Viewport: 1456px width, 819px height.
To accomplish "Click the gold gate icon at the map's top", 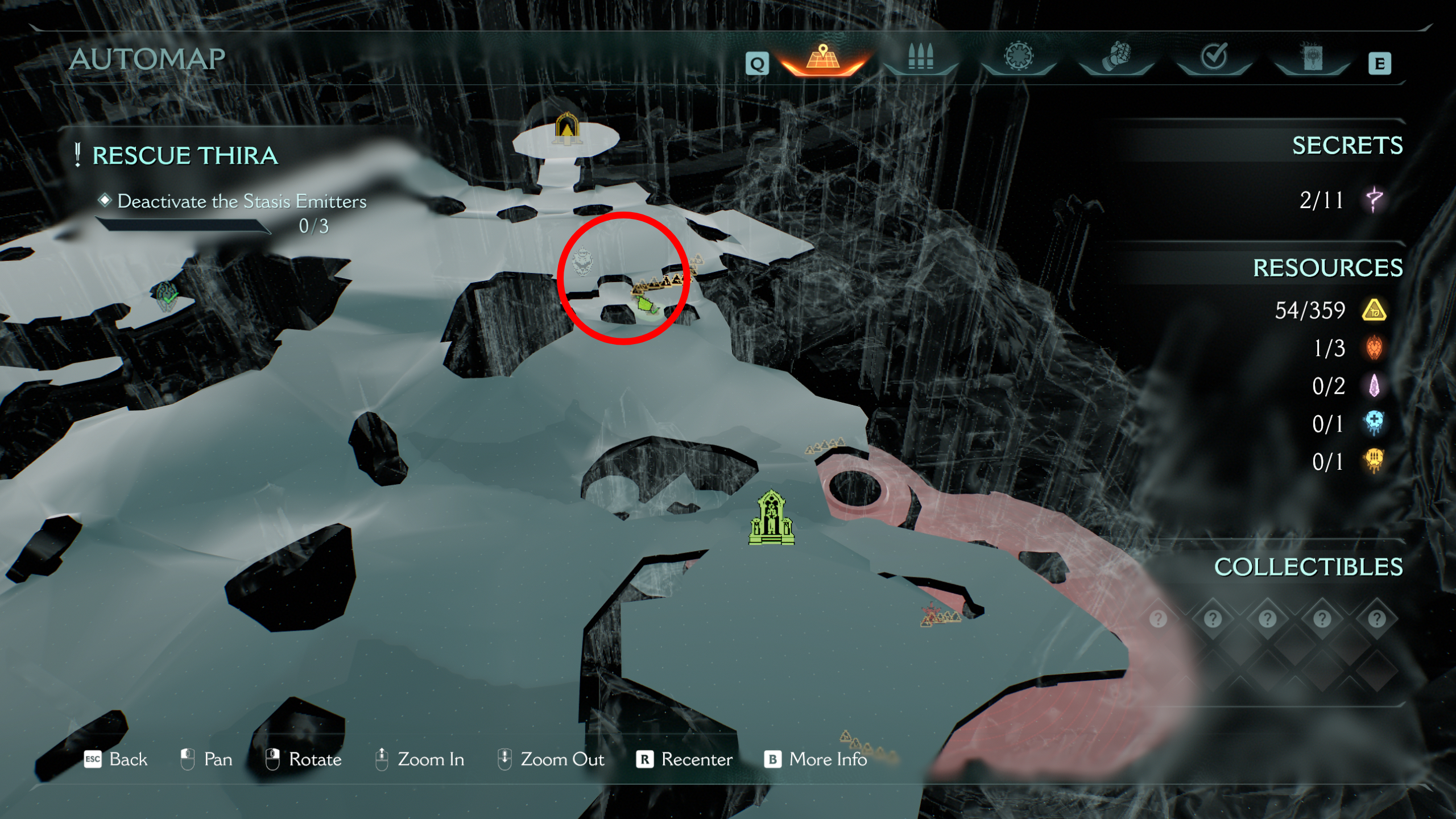I will [x=566, y=130].
